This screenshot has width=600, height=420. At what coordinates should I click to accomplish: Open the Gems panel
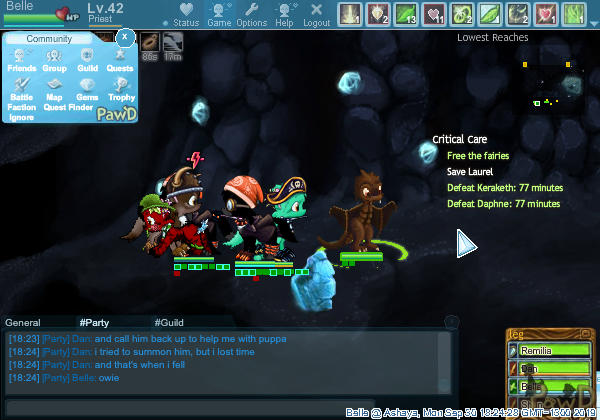point(87,88)
